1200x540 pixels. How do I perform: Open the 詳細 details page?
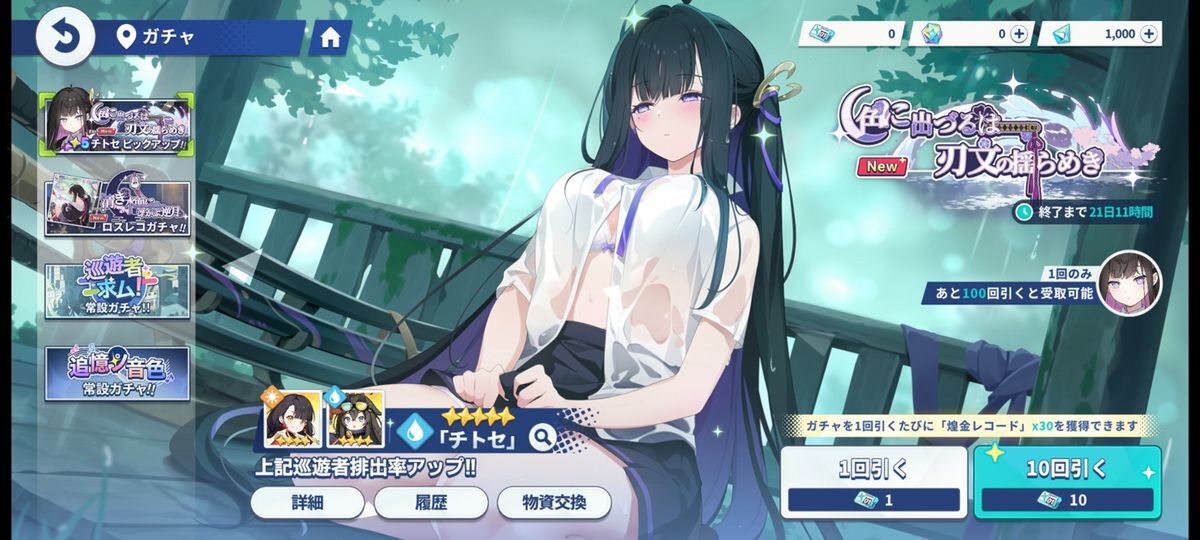307,502
